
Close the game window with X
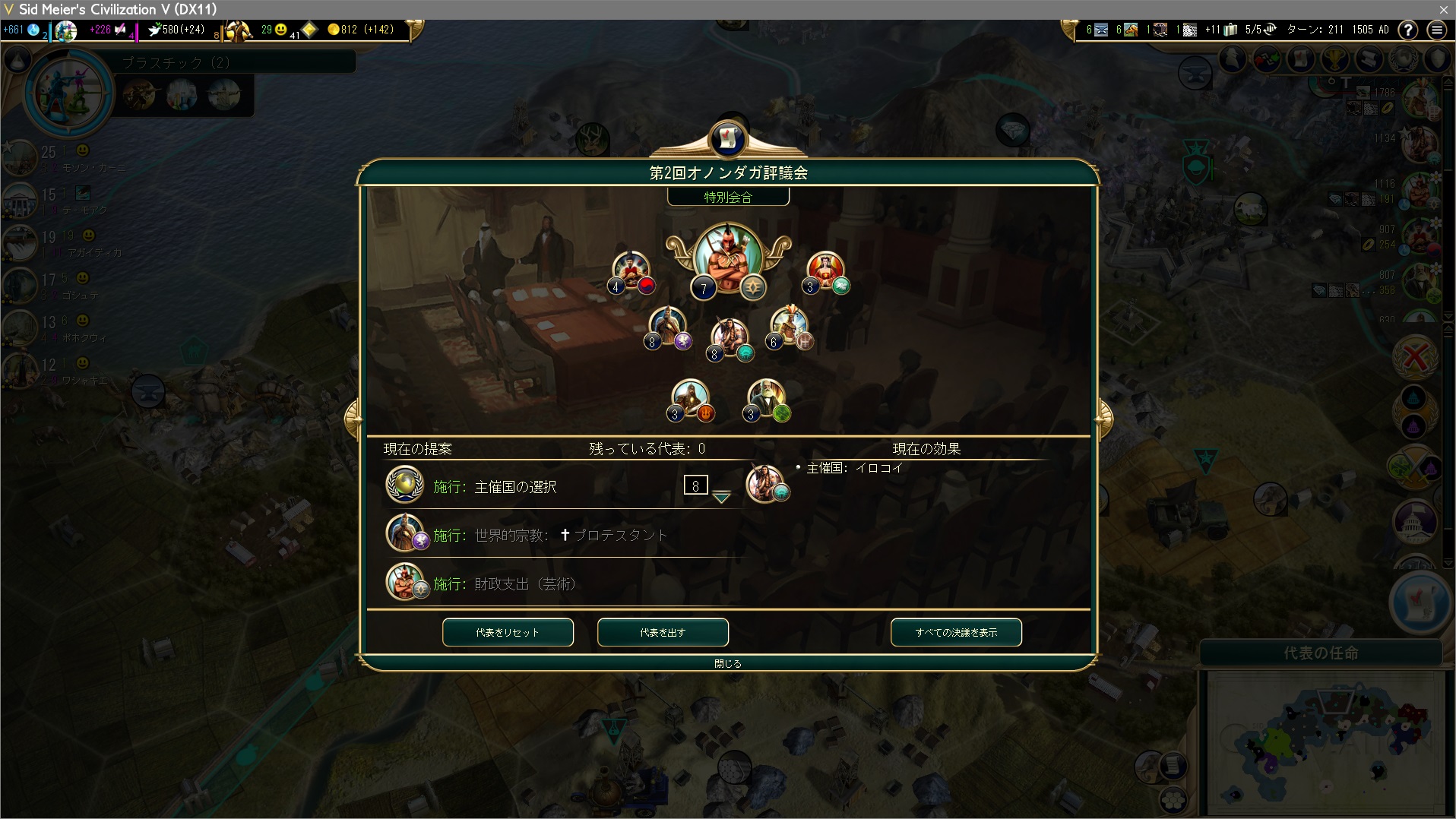point(1443,9)
